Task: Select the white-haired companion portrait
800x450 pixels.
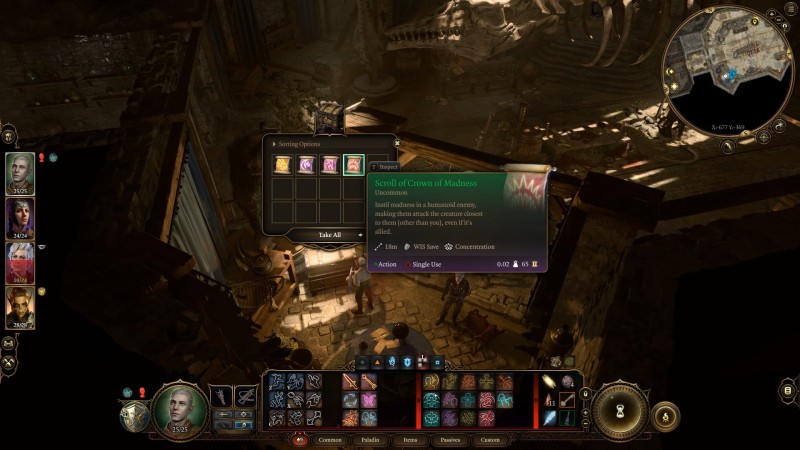Action: pyautogui.click(x=20, y=262)
